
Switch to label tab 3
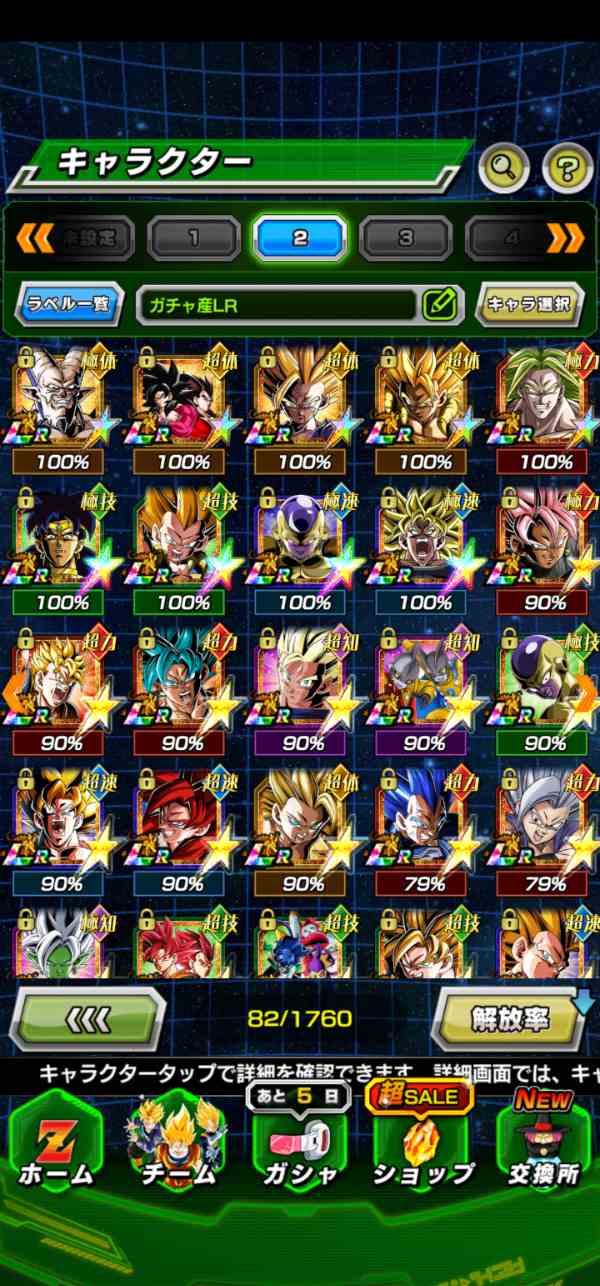405,238
